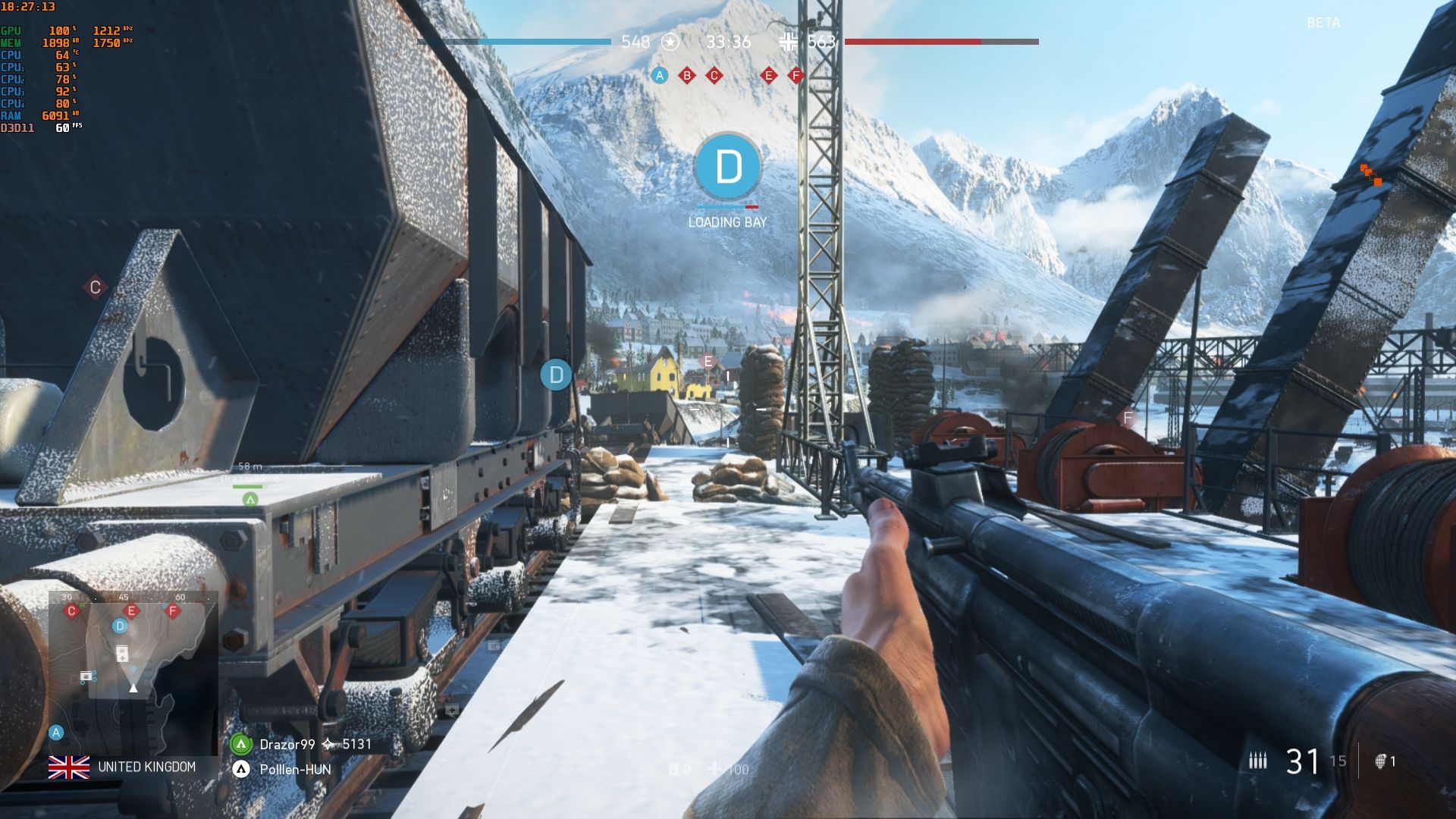Choose the red E flag in the top score bar
This screenshot has height=819, width=1456.
tap(769, 75)
